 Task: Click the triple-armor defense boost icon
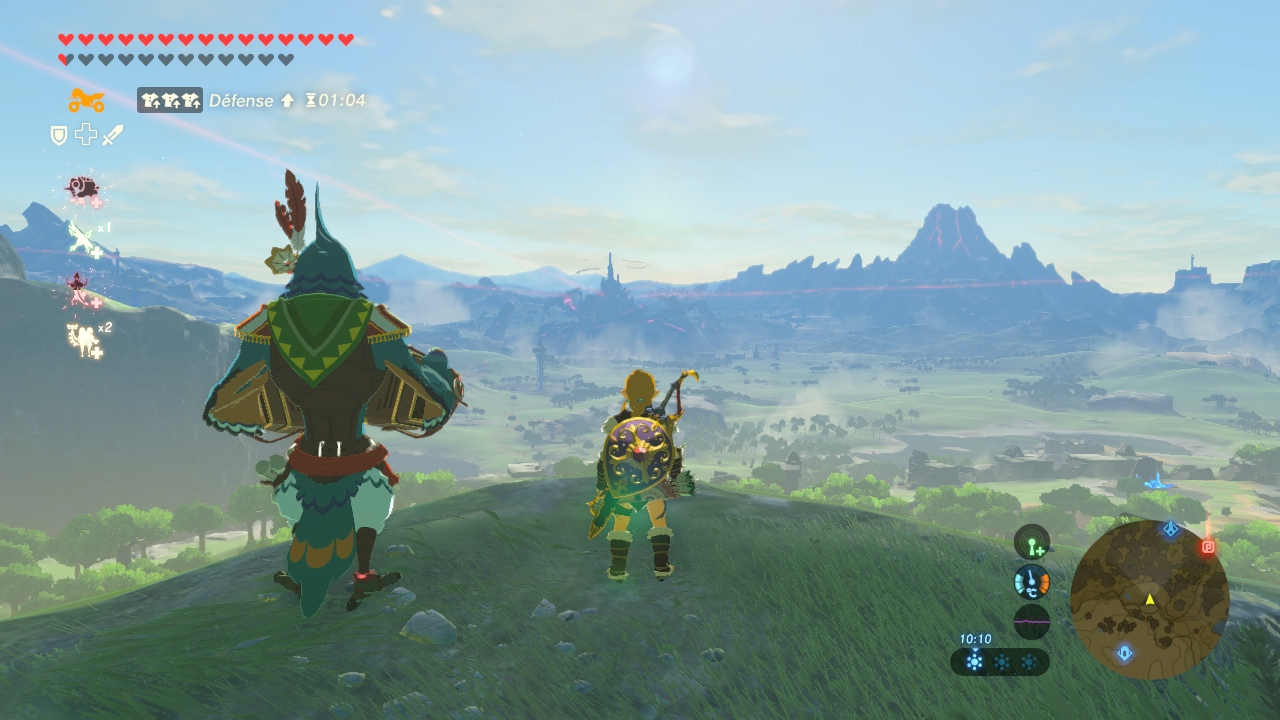coord(170,100)
